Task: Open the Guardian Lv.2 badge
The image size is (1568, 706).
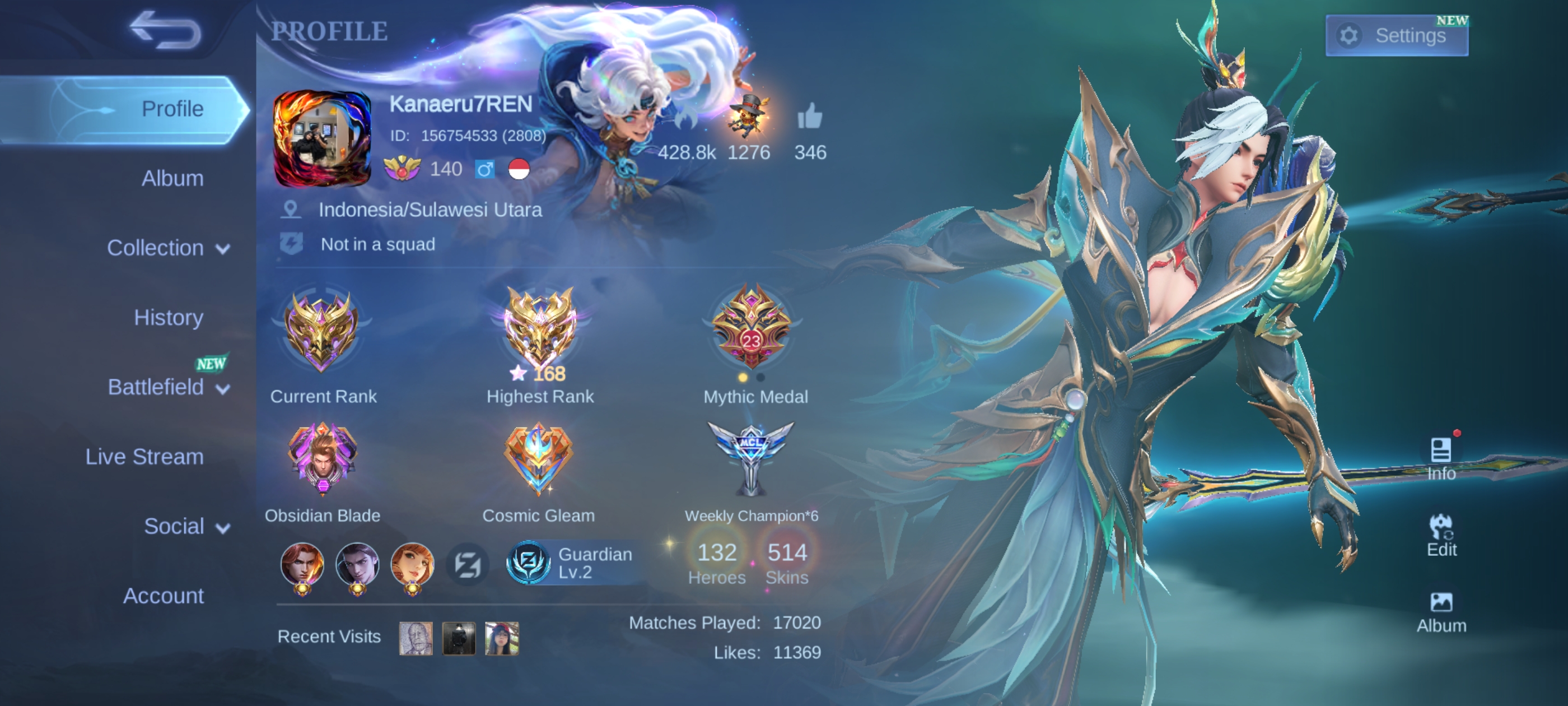Action: point(573,563)
